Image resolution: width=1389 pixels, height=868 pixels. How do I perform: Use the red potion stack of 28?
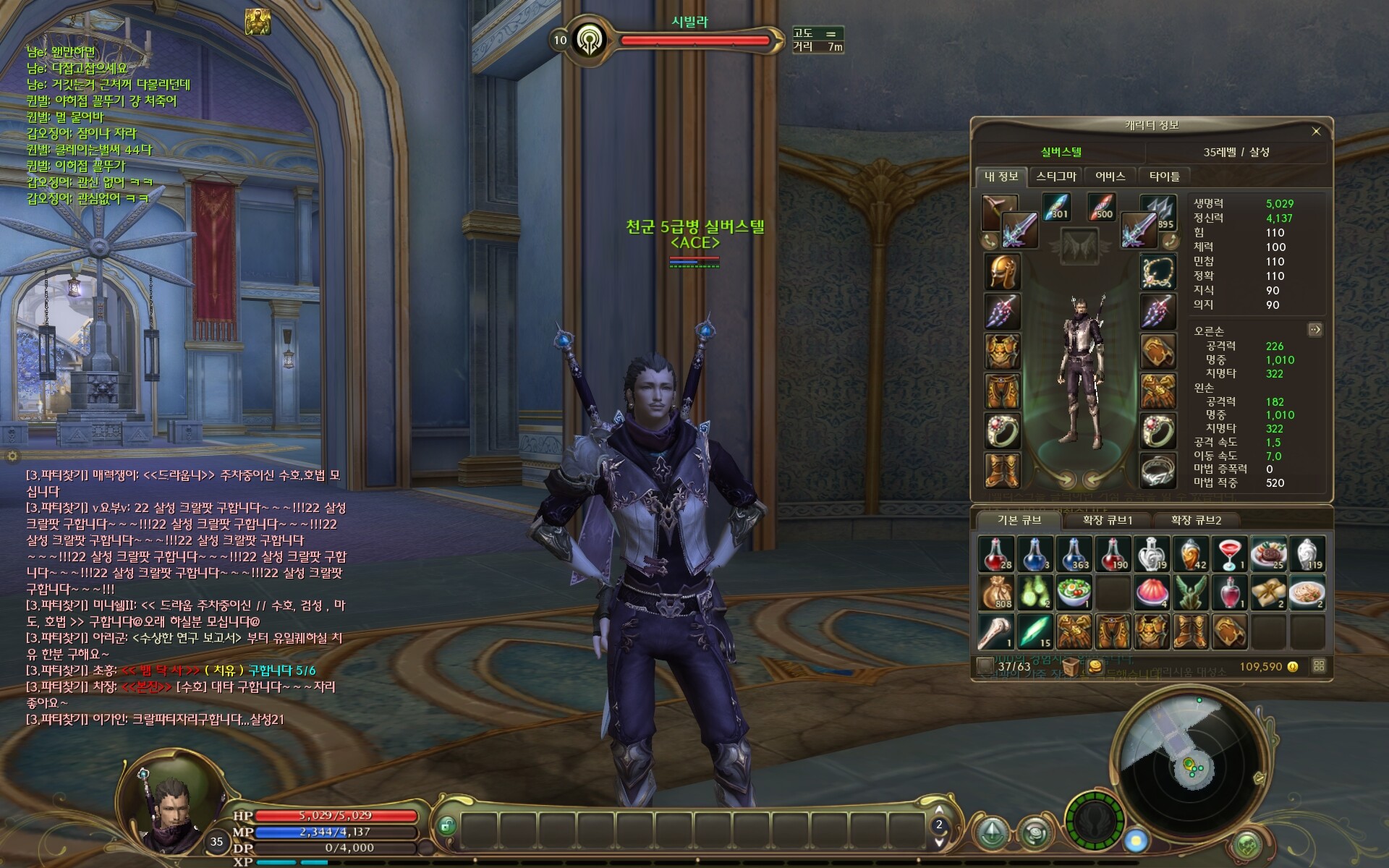coord(996,554)
